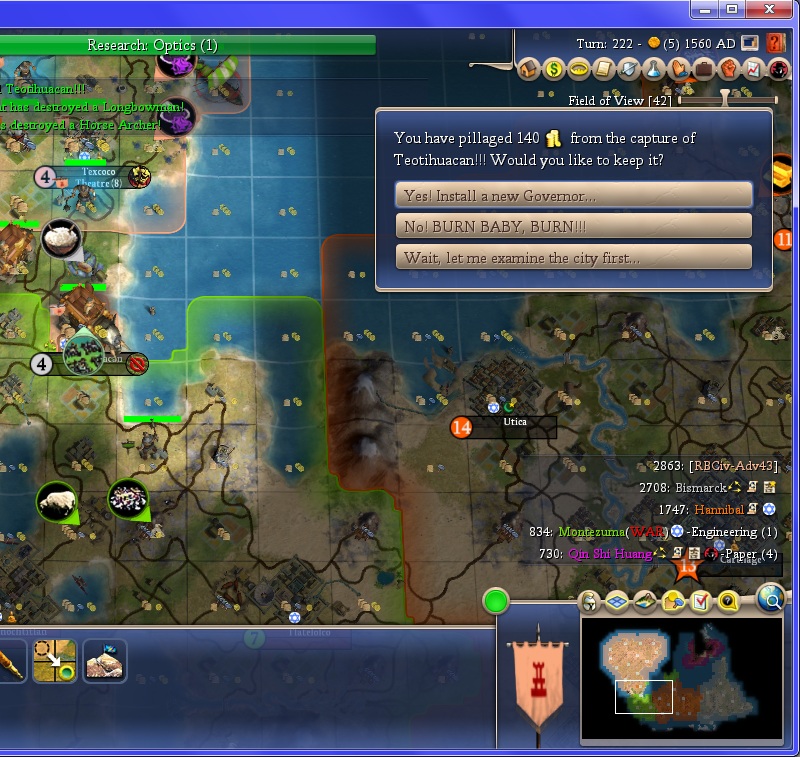Choose "Yes! Install a new Governor..."
This screenshot has height=758, width=800.
point(574,195)
